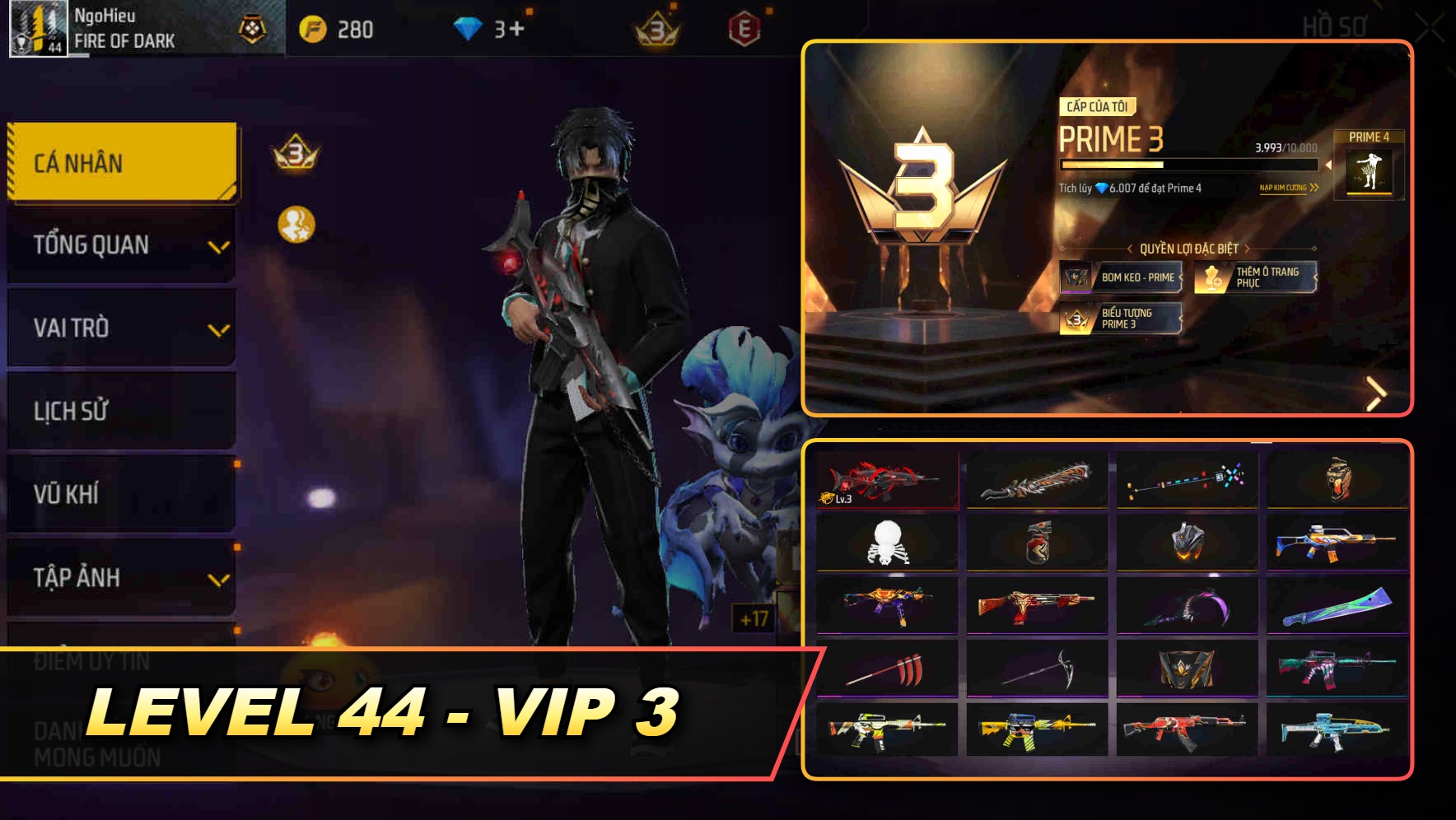The image size is (1456, 820).
Task: Select the Biểu Tượng Prime 3 reward icon
Action: (1077, 319)
